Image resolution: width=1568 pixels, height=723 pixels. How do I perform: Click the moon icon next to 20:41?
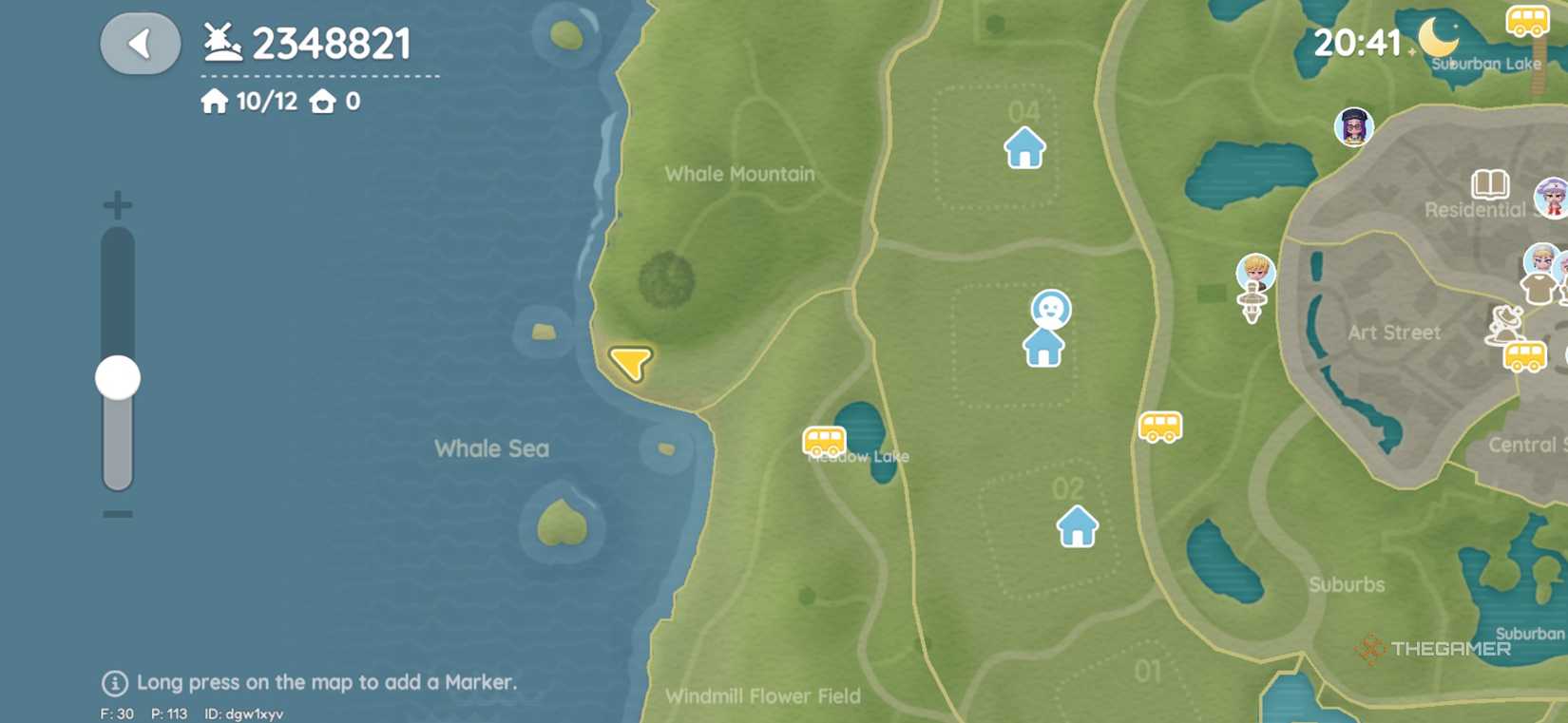point(1437,38)
